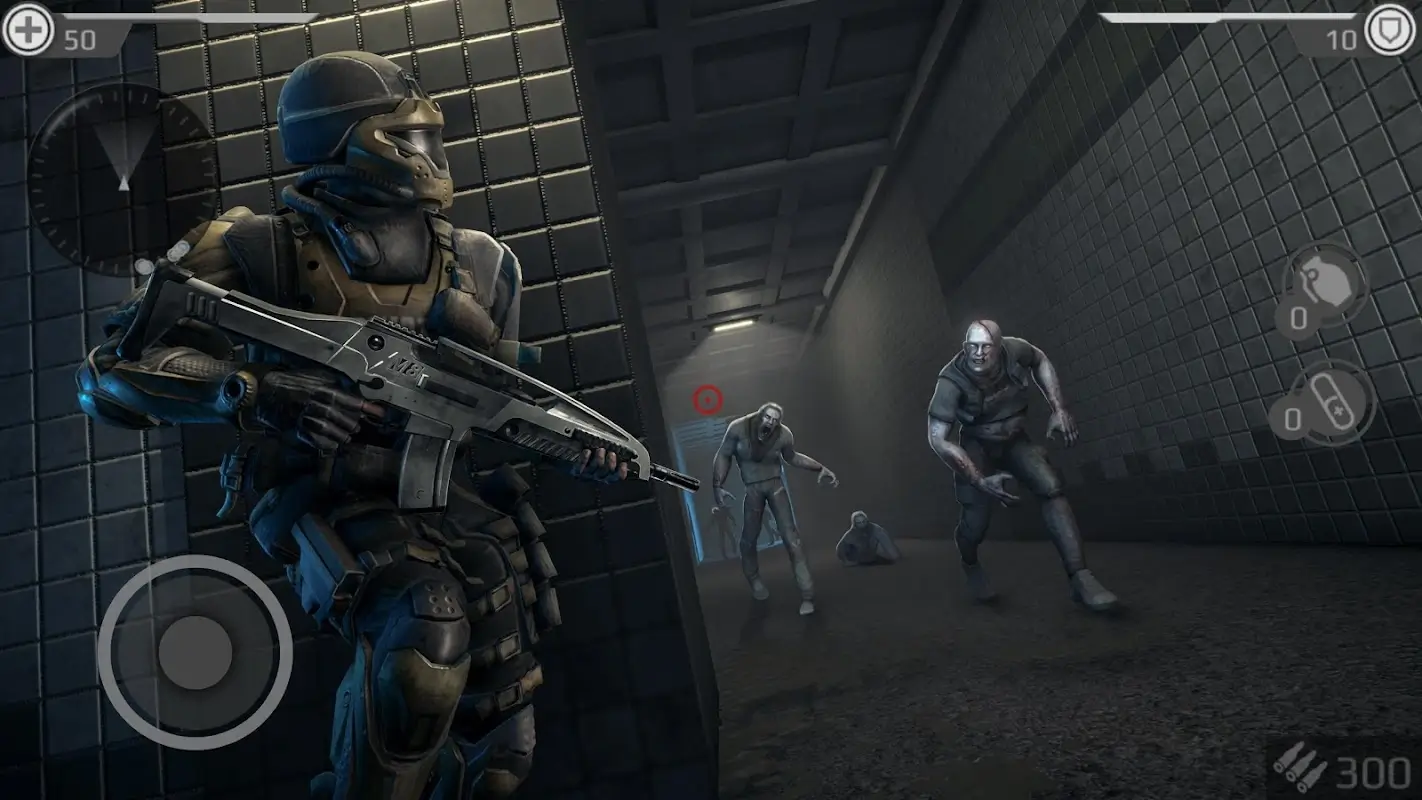Viewport: 1422px width, 800px height.
Task: Tap the virtual movement joystick
Action: 195,652
